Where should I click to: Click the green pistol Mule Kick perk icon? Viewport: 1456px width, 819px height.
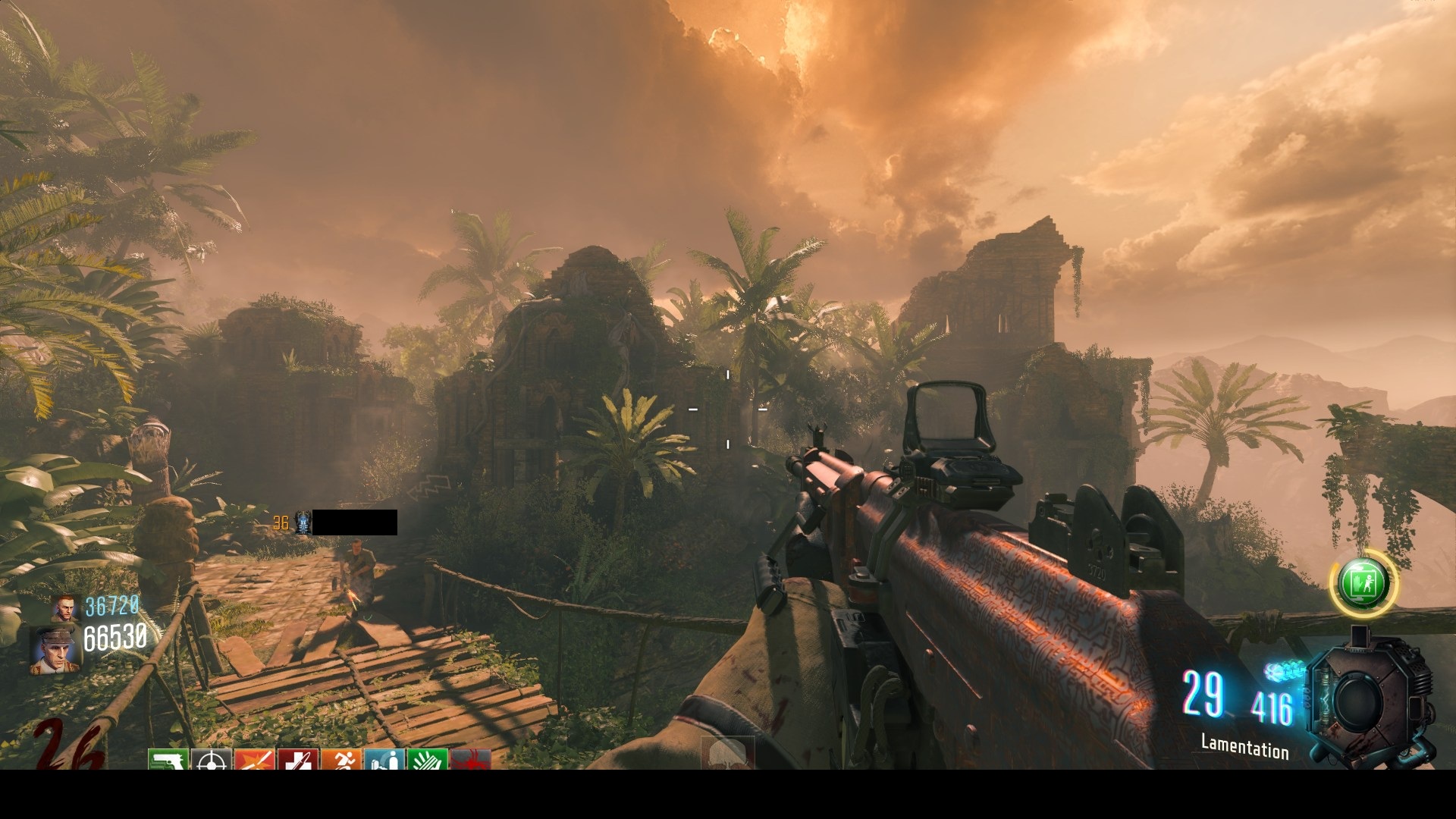click(168, 760)
